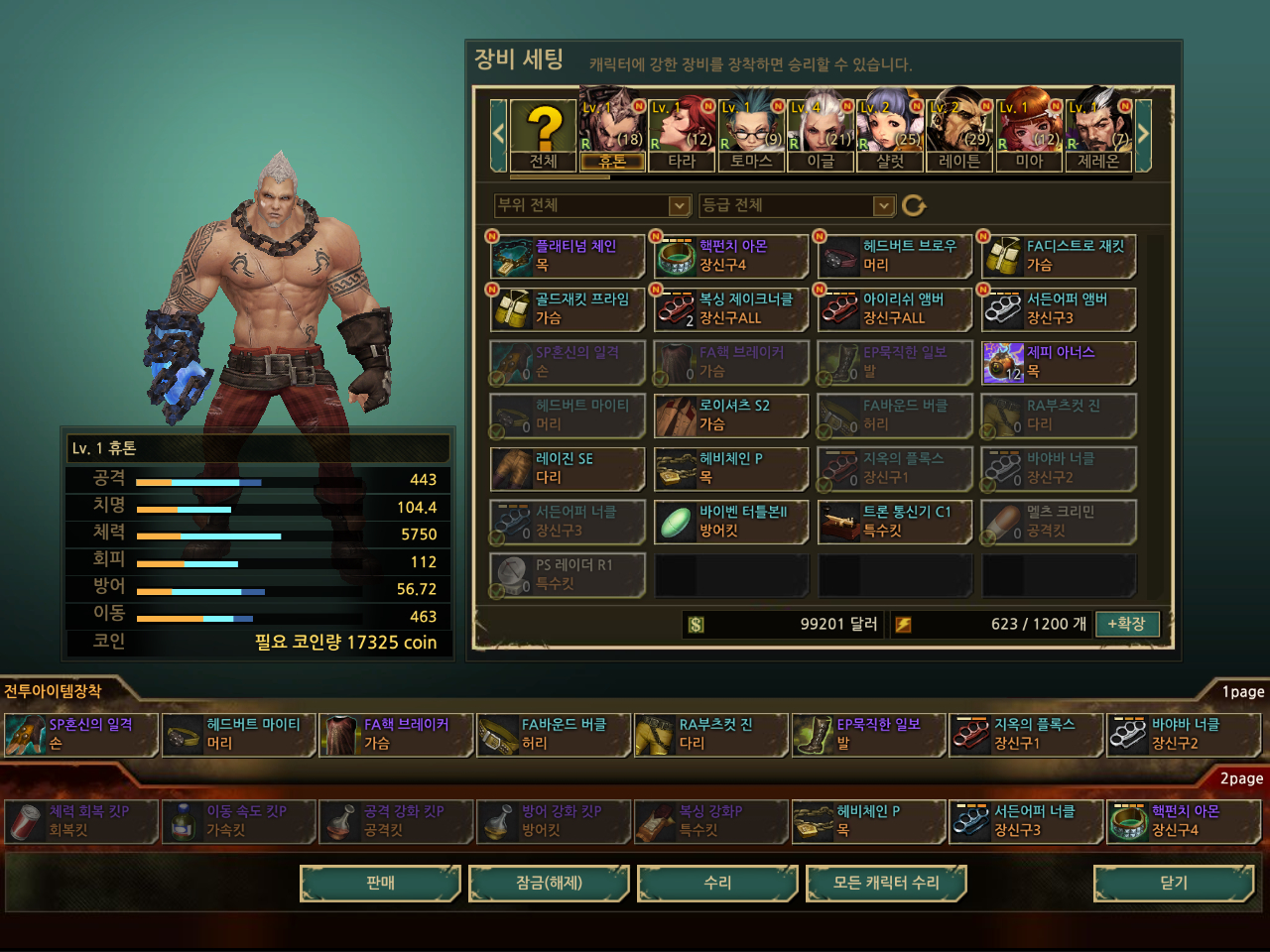Select the 전체 question-mark character tab
The image size is (1270, 952).
(543, 136)
